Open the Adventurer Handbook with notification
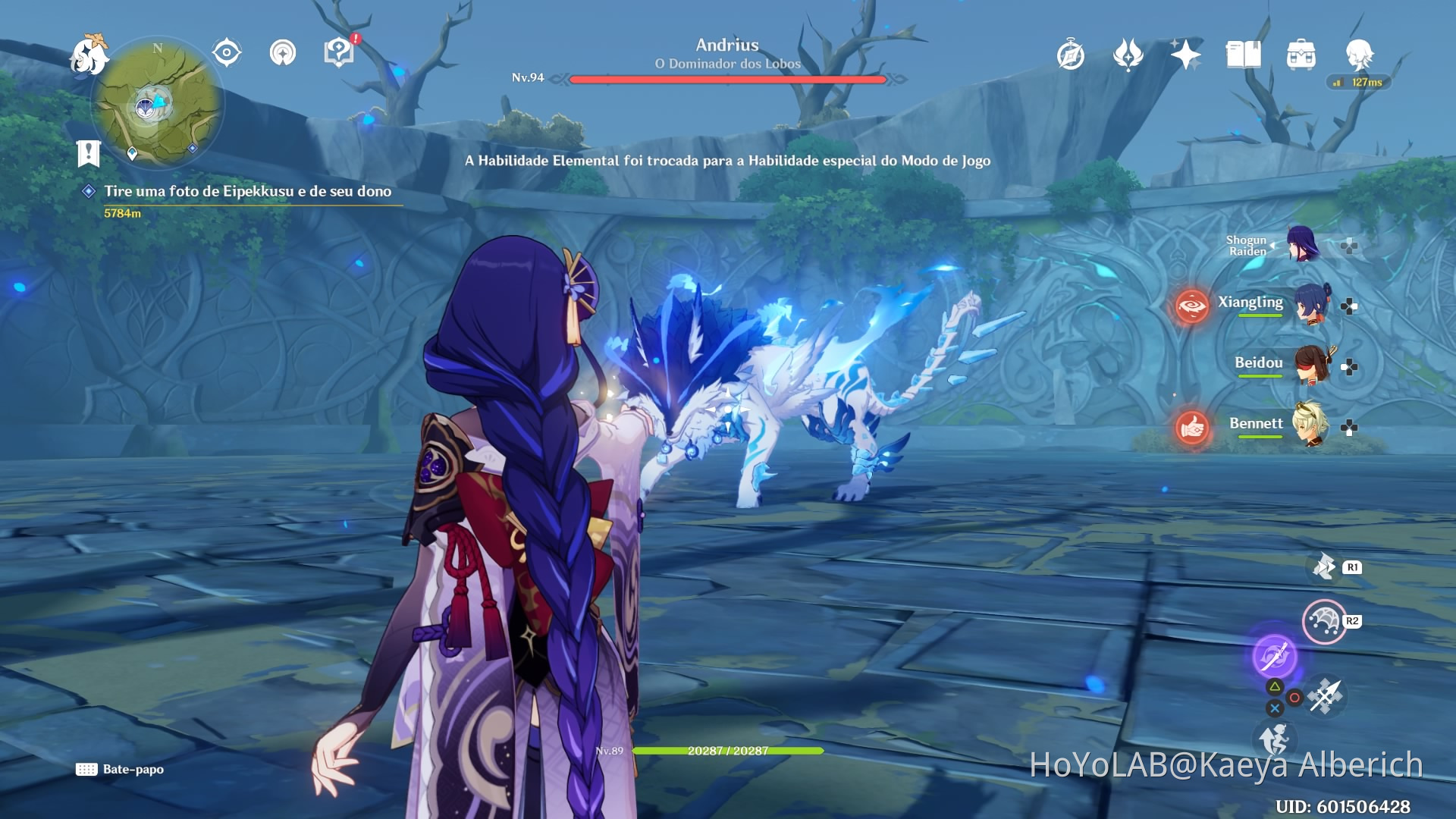Image resolution: width=1456 pixels, height=819 pixels. [337, 53]
